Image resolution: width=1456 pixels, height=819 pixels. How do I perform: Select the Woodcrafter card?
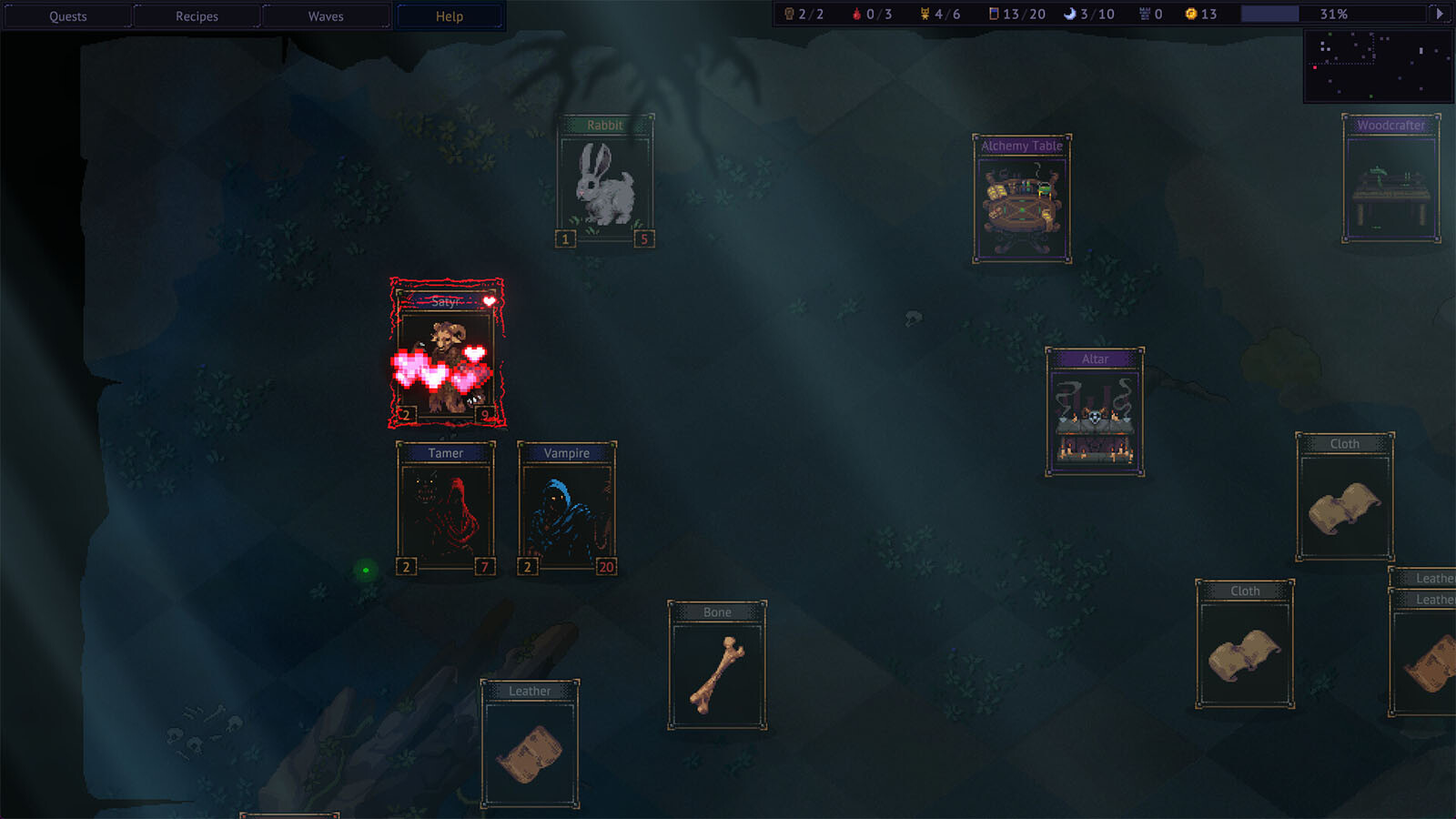coord(1390,178)
